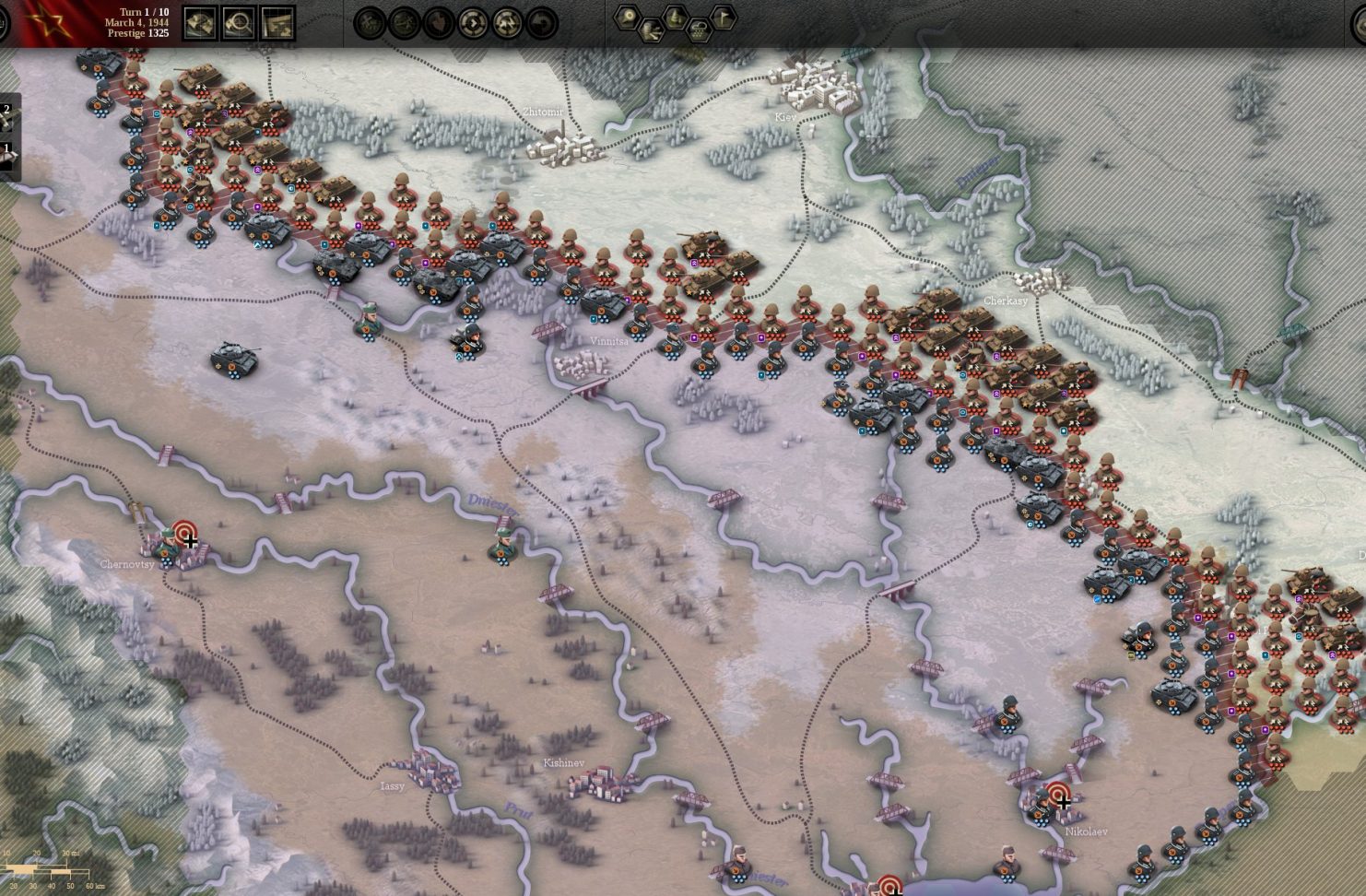
Task: Toggle the terrain mound hex filter
Action: pos(677,16)
